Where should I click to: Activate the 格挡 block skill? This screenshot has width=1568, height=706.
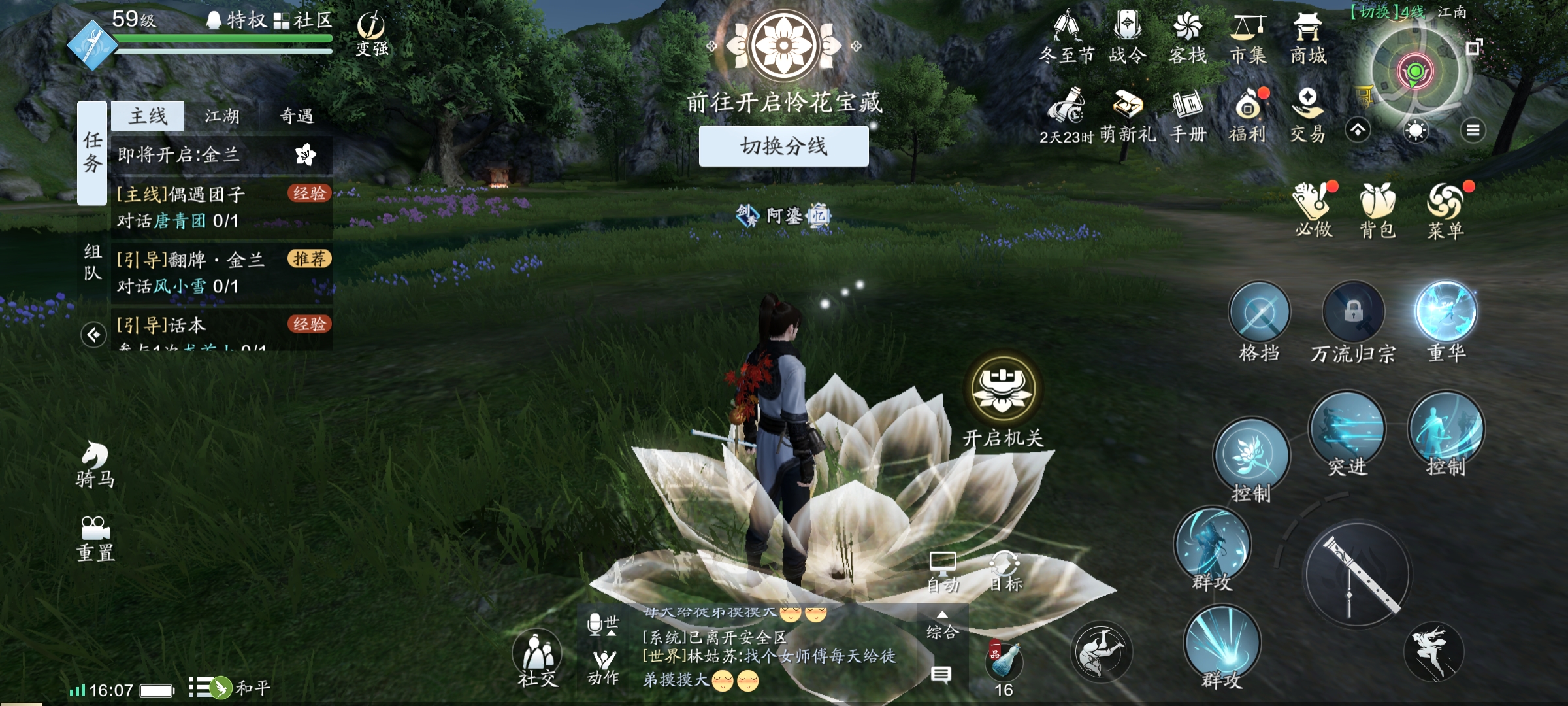click(x=1259, y=314)
